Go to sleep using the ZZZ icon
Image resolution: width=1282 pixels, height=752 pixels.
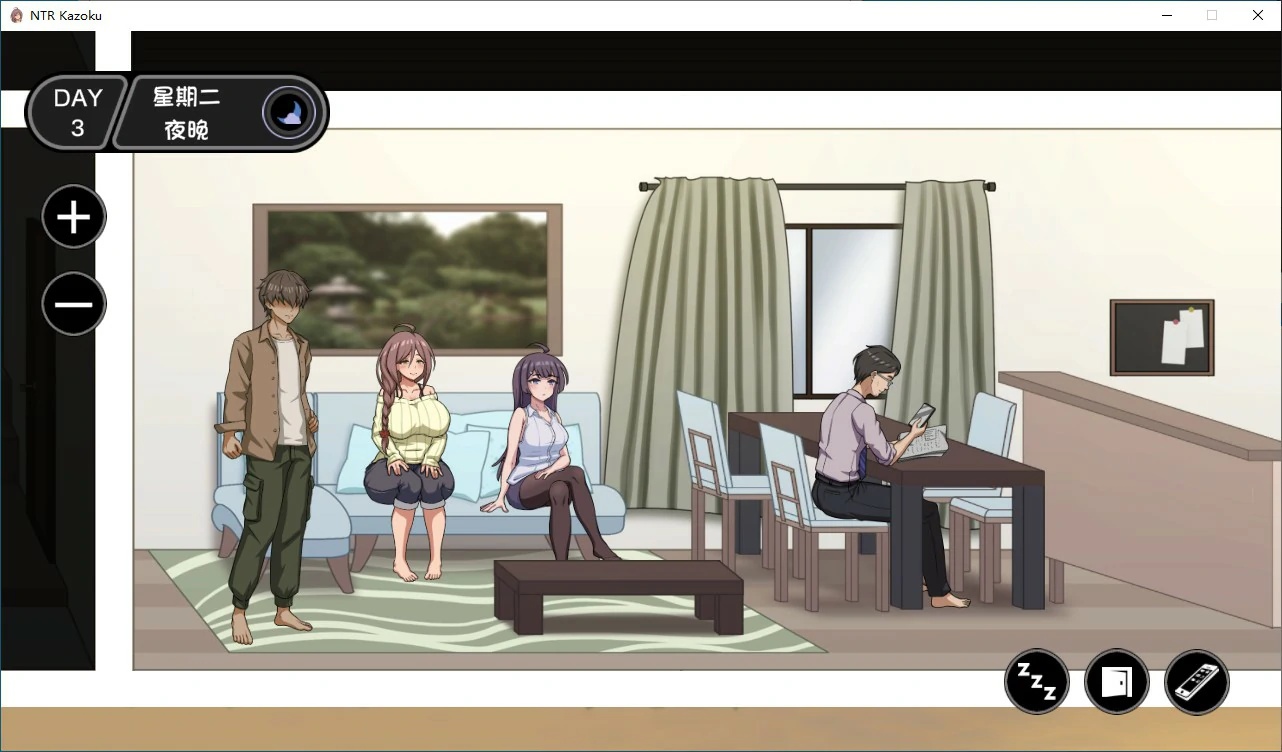[x=1037, y=682]
